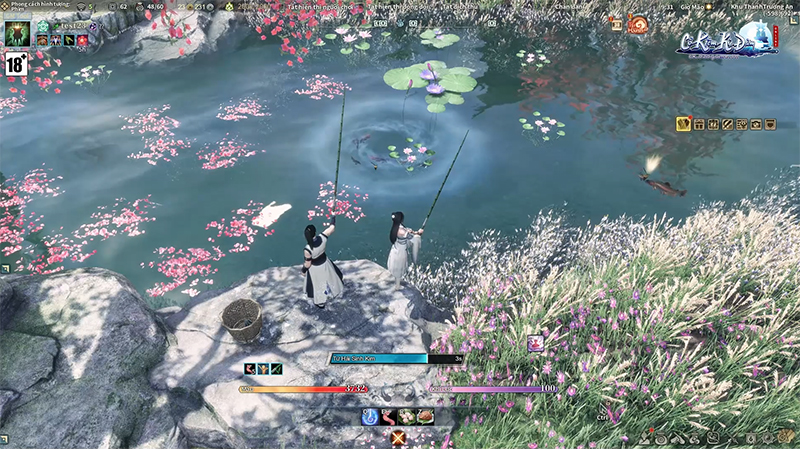Click the Khu Thành Trường An location label
Screen dimensions: 800x449
click(769, 5)
